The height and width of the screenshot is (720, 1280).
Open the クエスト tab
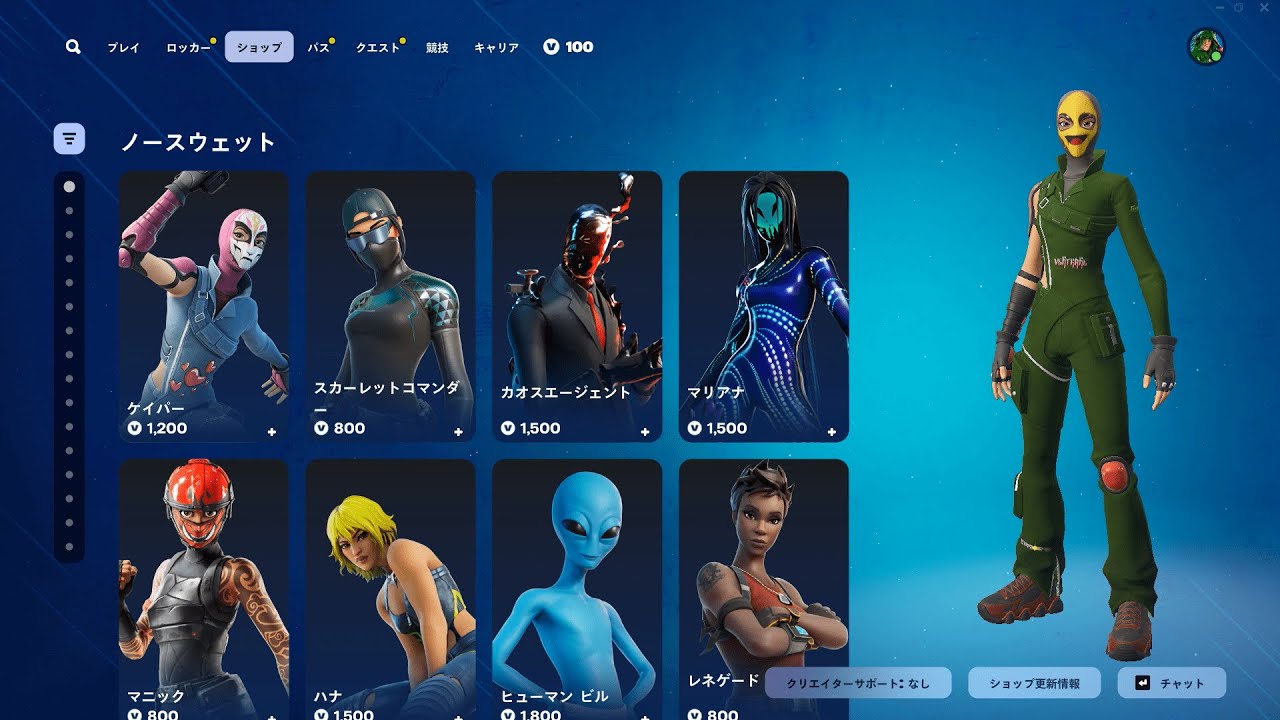click(x=378, y=47)
